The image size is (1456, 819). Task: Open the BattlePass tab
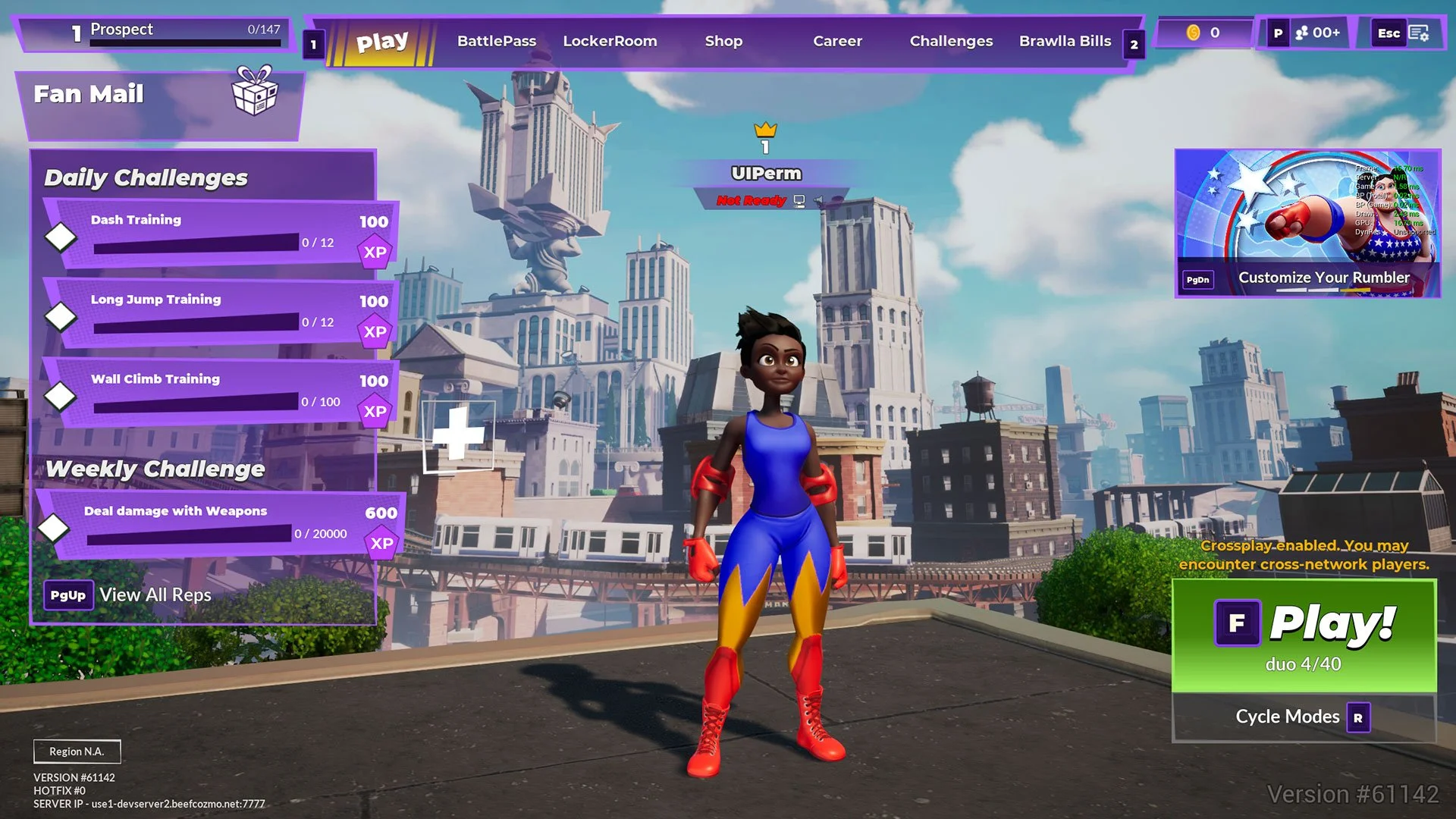tap(496, 42)
